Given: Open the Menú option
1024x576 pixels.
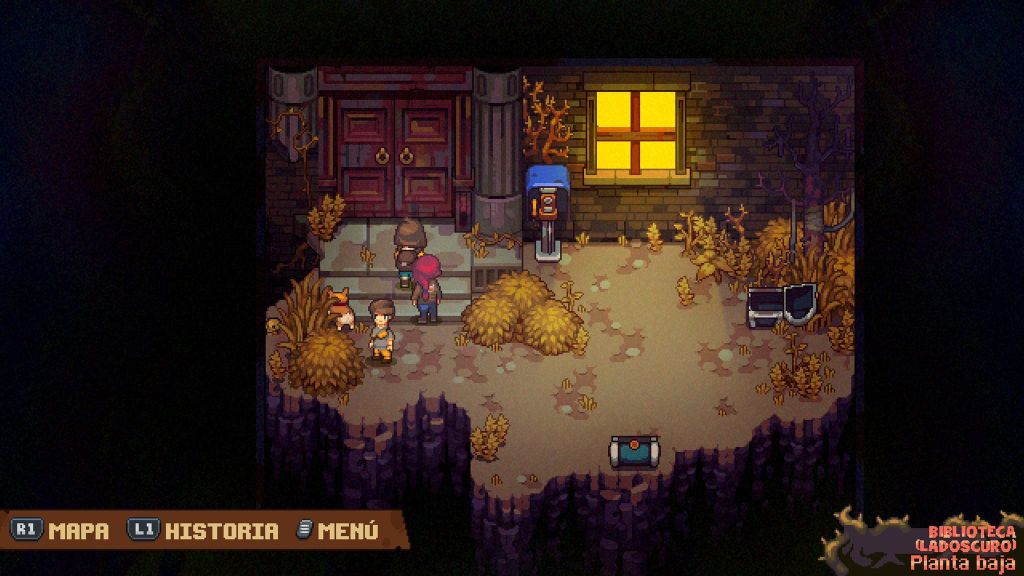Looking at the screenshot, I should [338, 530].
